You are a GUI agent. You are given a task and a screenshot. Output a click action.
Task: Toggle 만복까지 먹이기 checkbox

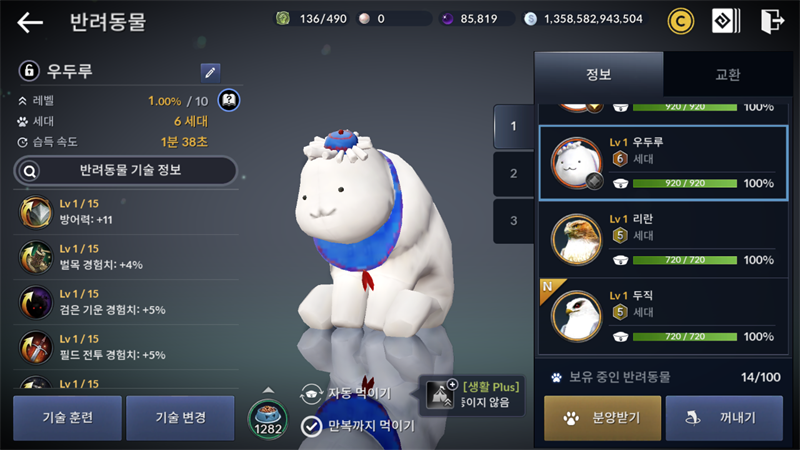coord(311,426)
